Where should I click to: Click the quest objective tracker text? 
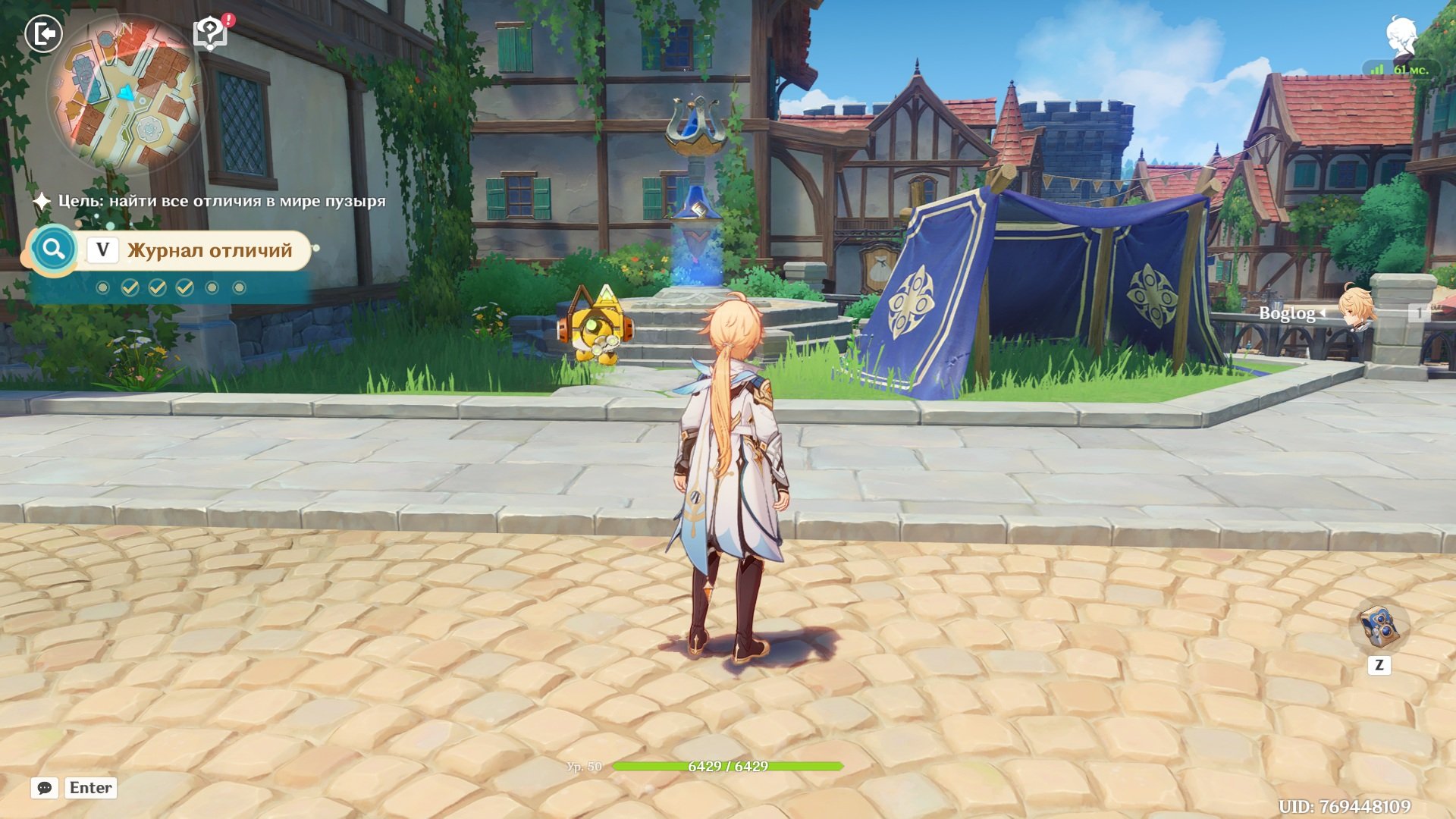pyautogui.click(x=221, y=201)
